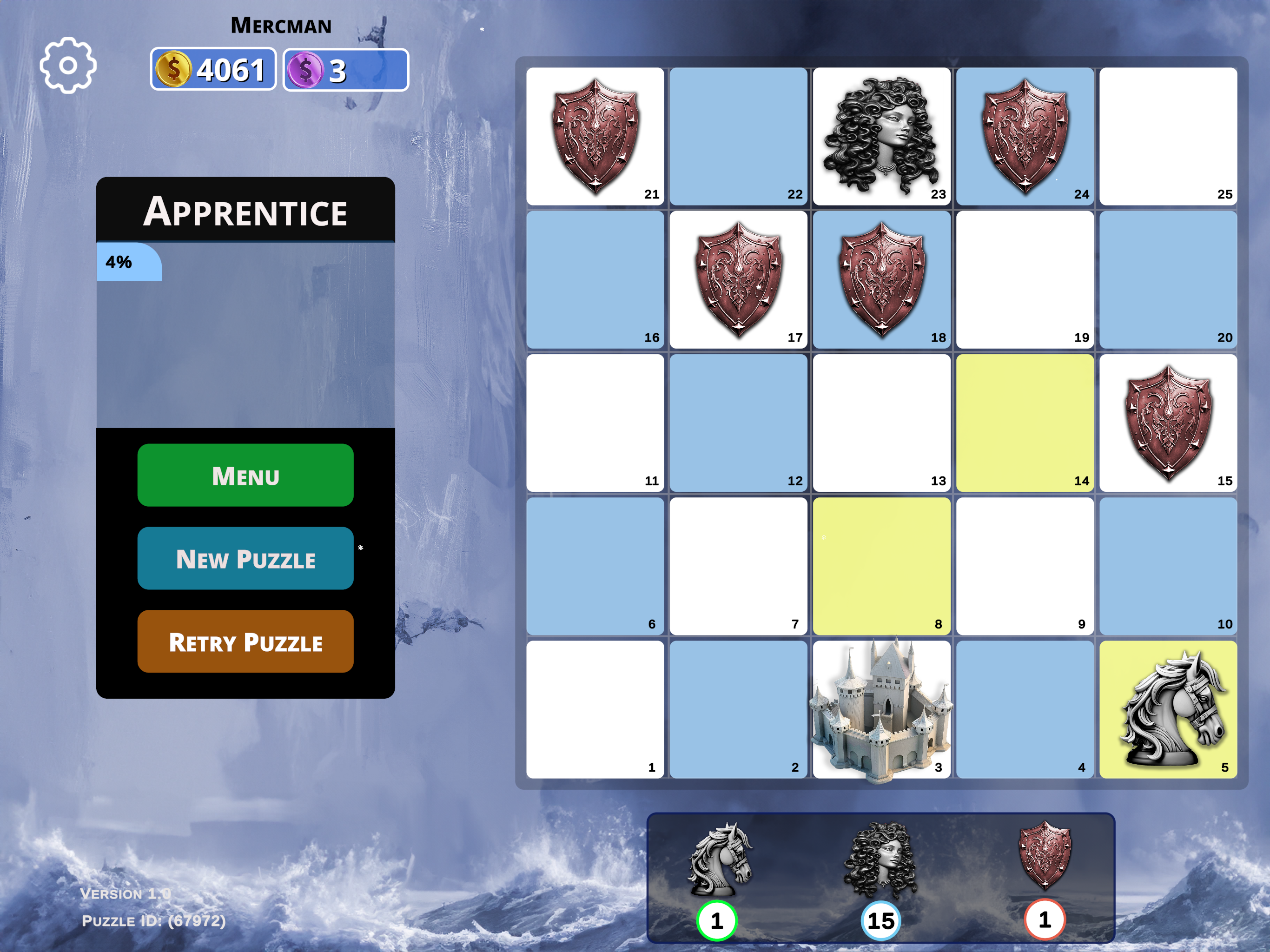Move to highlighted yellow tile 8
The width and height of the screenshot is (1270, 952).
point(881,566)
